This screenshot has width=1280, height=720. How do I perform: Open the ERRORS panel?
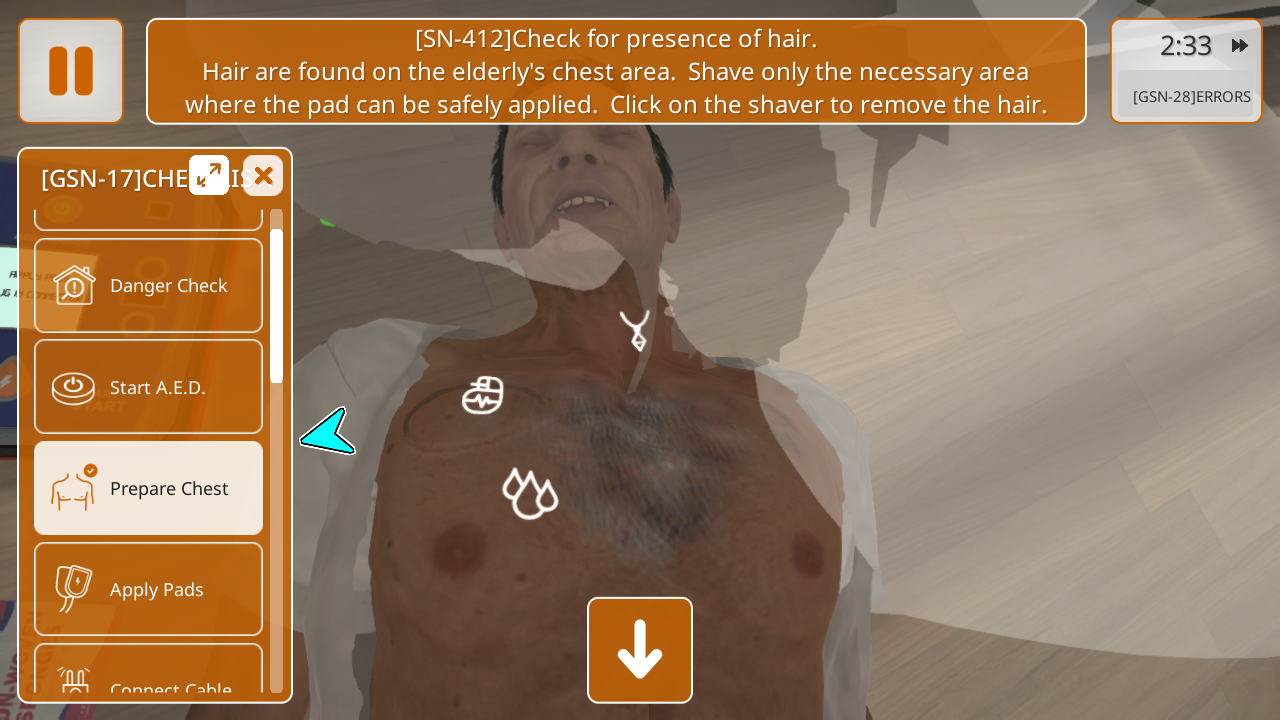coord(1190,97)
